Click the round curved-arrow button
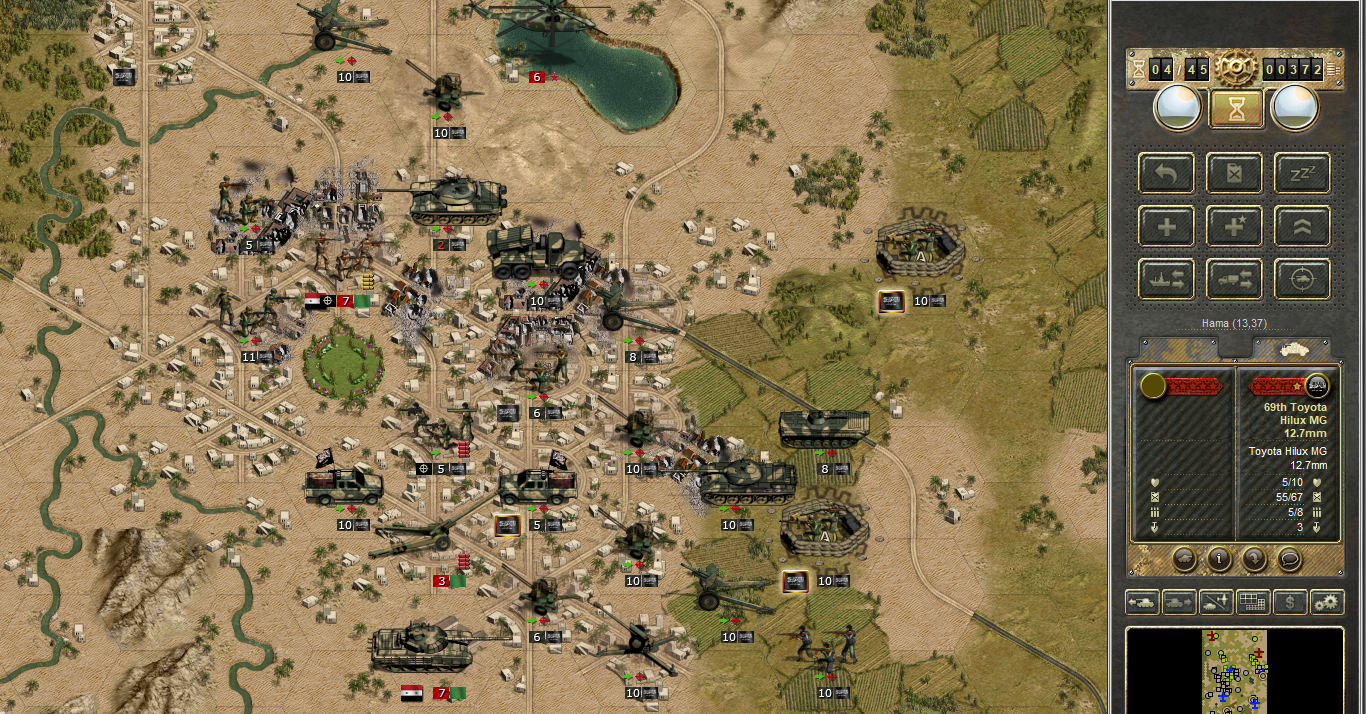 [x=1254, y=559]
